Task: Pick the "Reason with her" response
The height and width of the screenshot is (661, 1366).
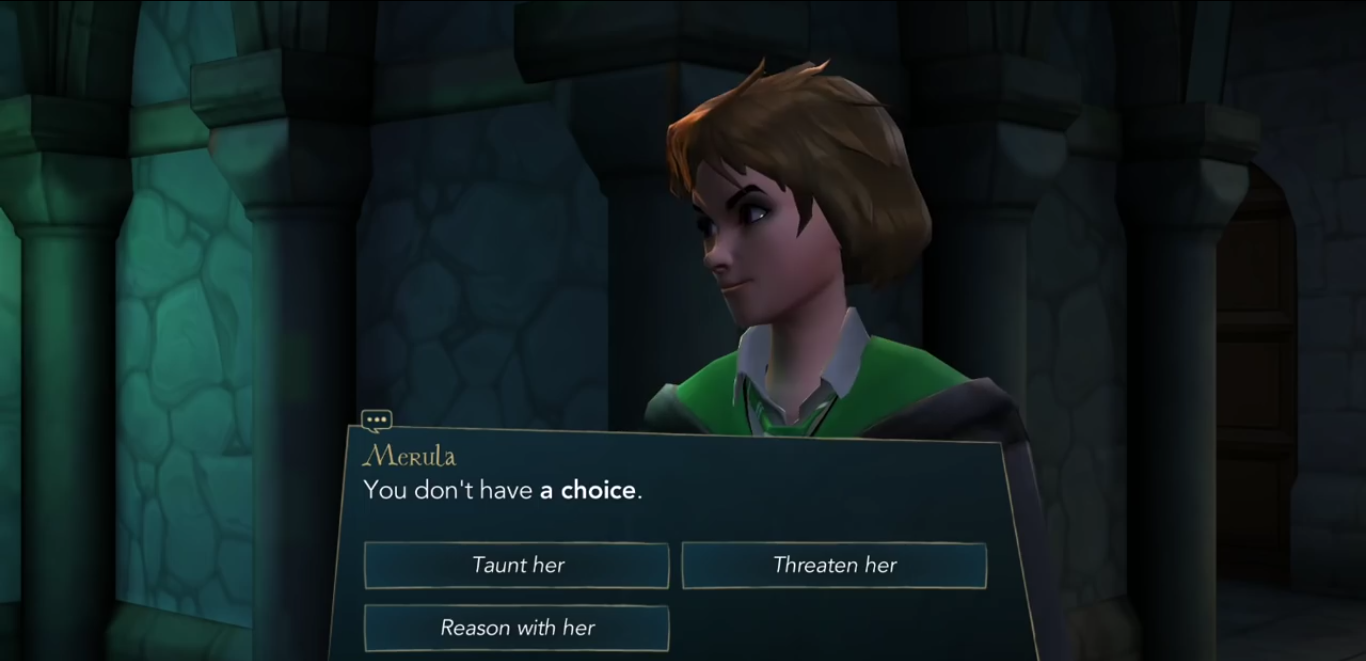Action: pyautogui.click(x=516, y=628)
